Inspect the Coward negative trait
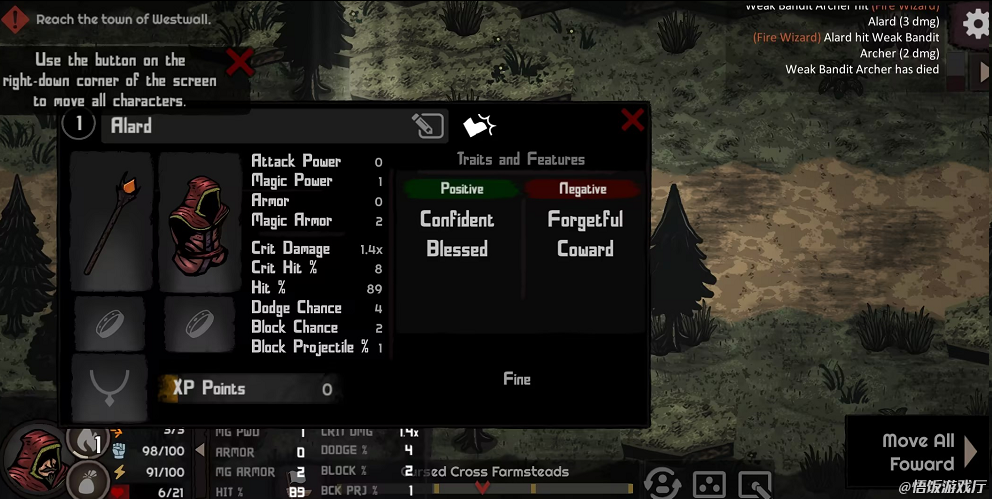The width and height of the screenshot is (992, 499). point(585,249)
